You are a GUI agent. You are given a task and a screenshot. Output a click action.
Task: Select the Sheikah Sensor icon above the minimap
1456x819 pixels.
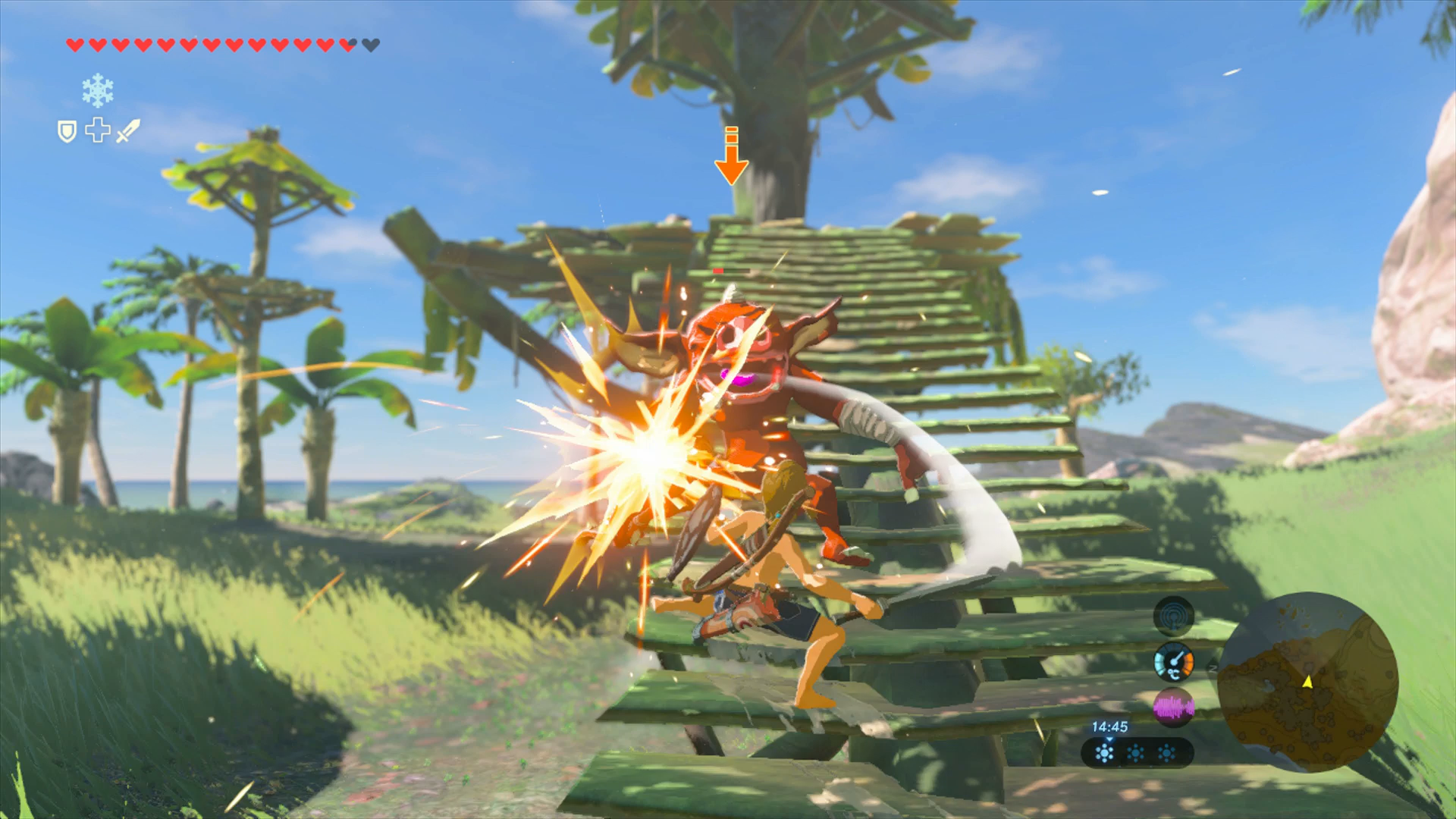(1175, 616)
